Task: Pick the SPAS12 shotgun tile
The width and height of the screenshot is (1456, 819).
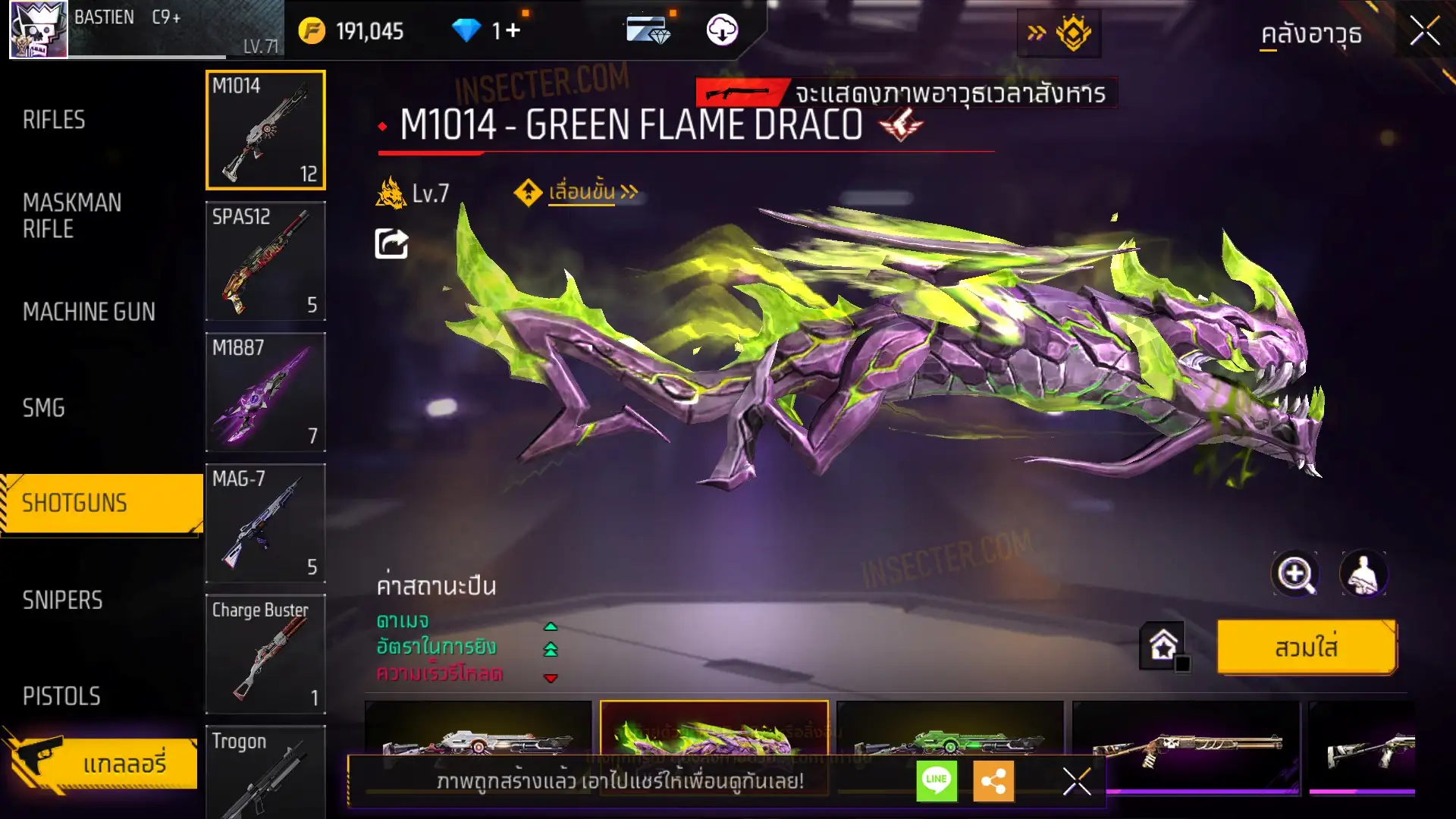Action: (265, 261)
